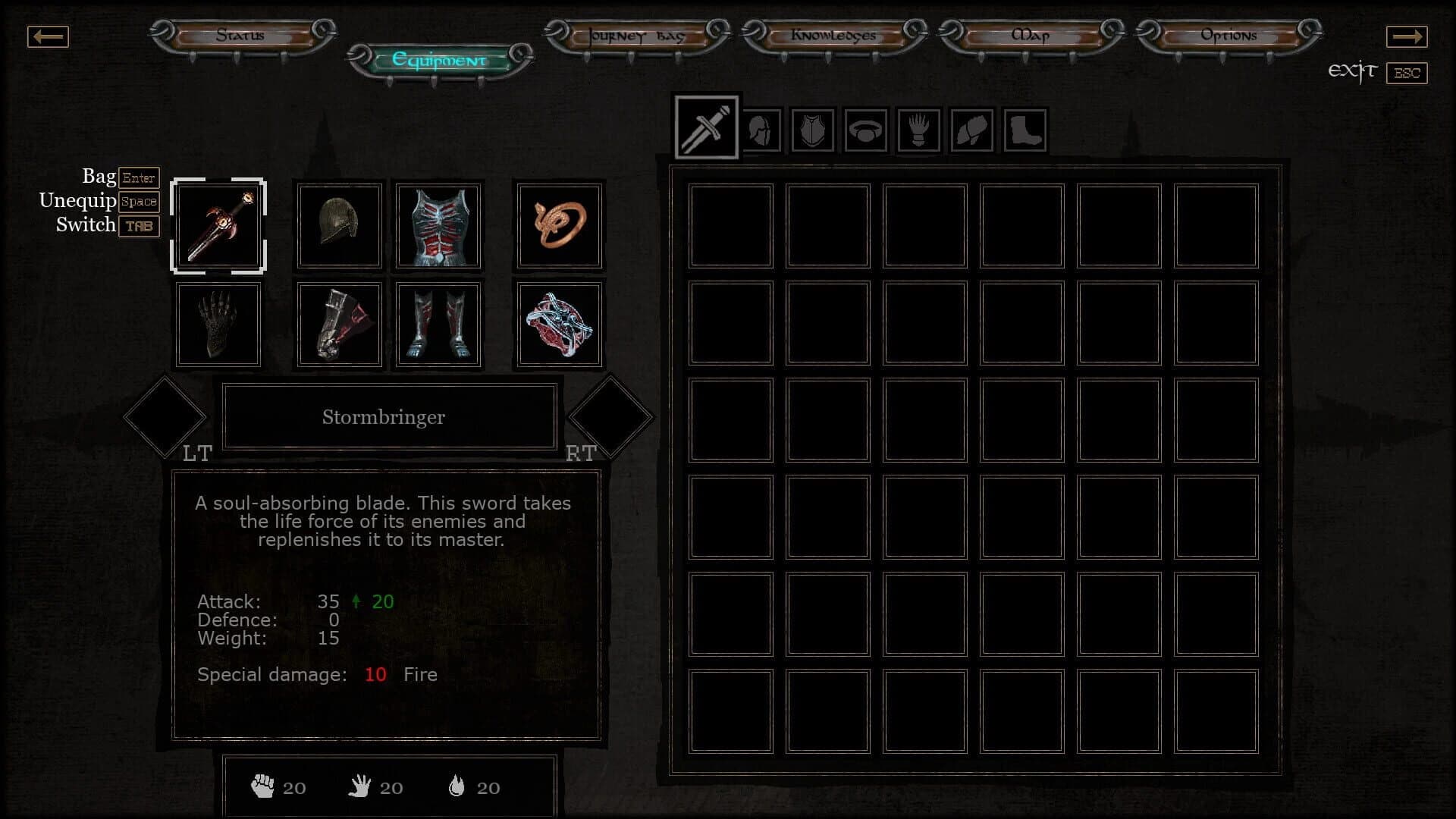Screen dimensions: 1456x819
Task: Open the Journey Bag tab
Action: coord(635,35)
